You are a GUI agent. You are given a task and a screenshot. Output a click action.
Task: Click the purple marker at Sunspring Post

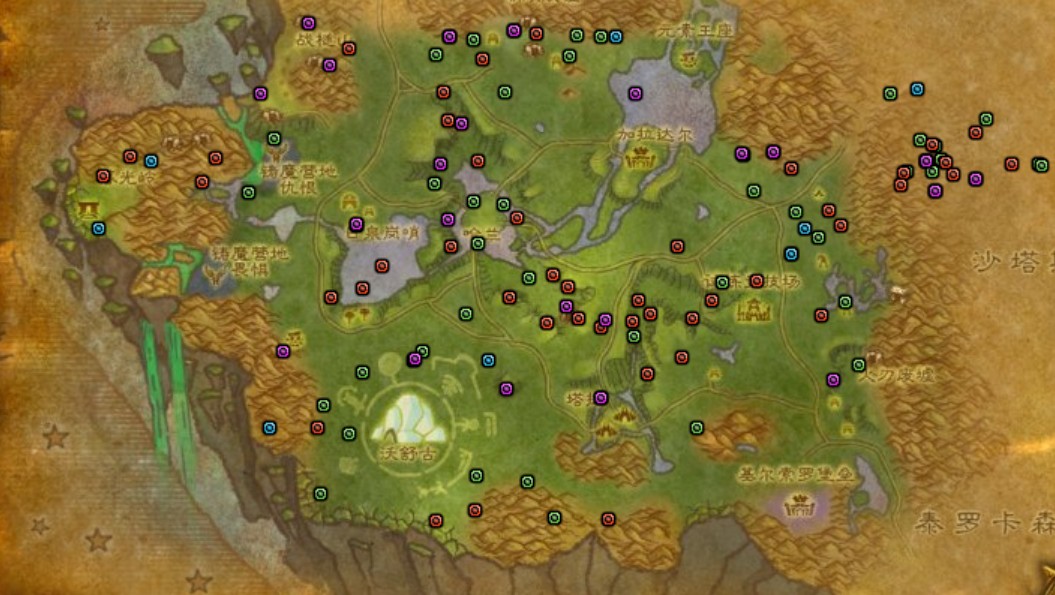356,224
